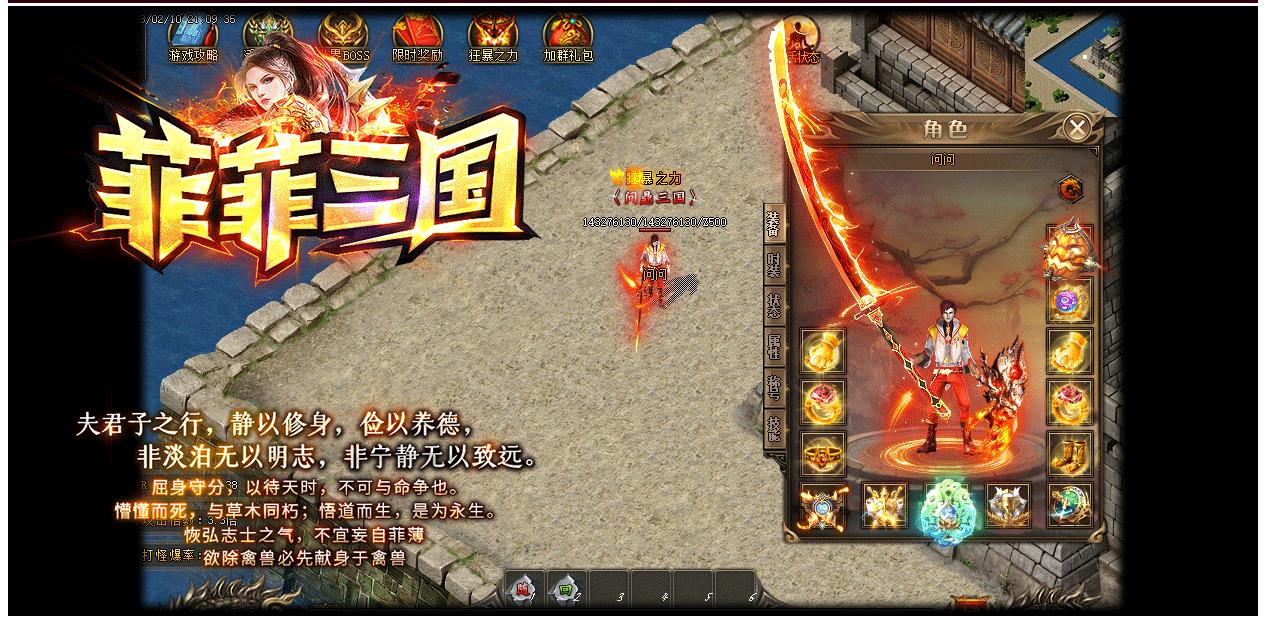Click the golden belt equipment slot

(x=823, y=453)
